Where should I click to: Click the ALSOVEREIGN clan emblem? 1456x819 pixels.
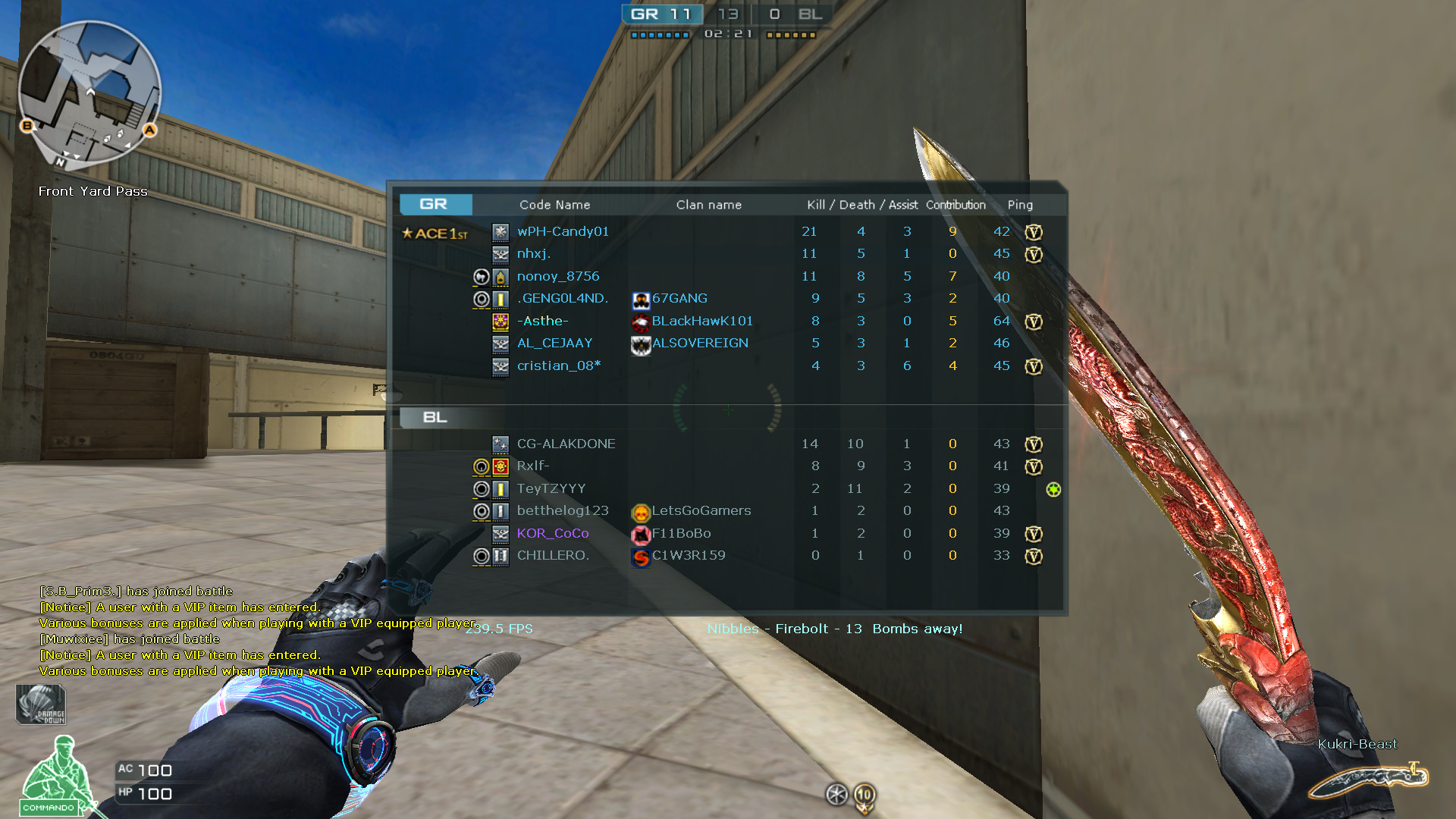pyautogui.click(x=639, y=344)
